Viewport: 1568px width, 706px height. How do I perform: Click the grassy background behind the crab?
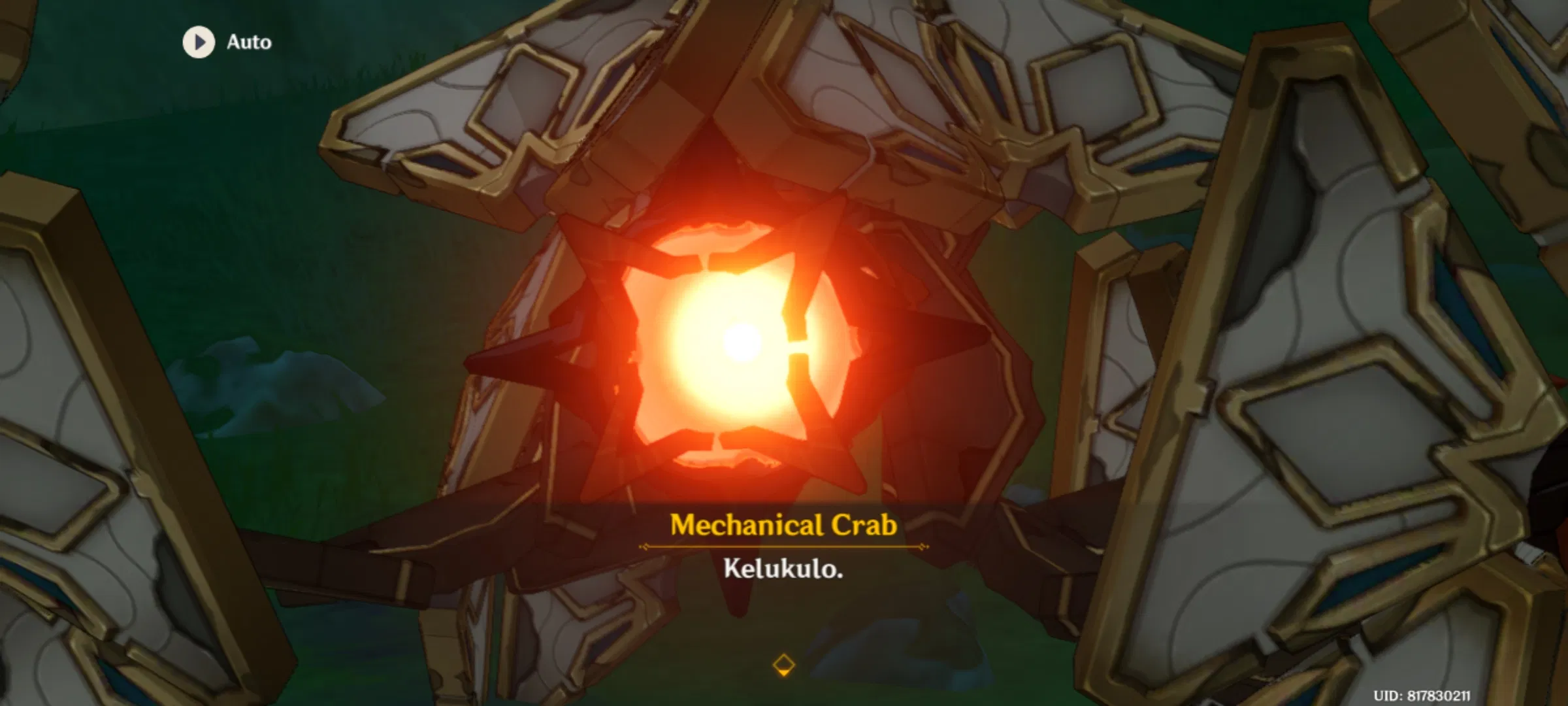coord(261,229)
